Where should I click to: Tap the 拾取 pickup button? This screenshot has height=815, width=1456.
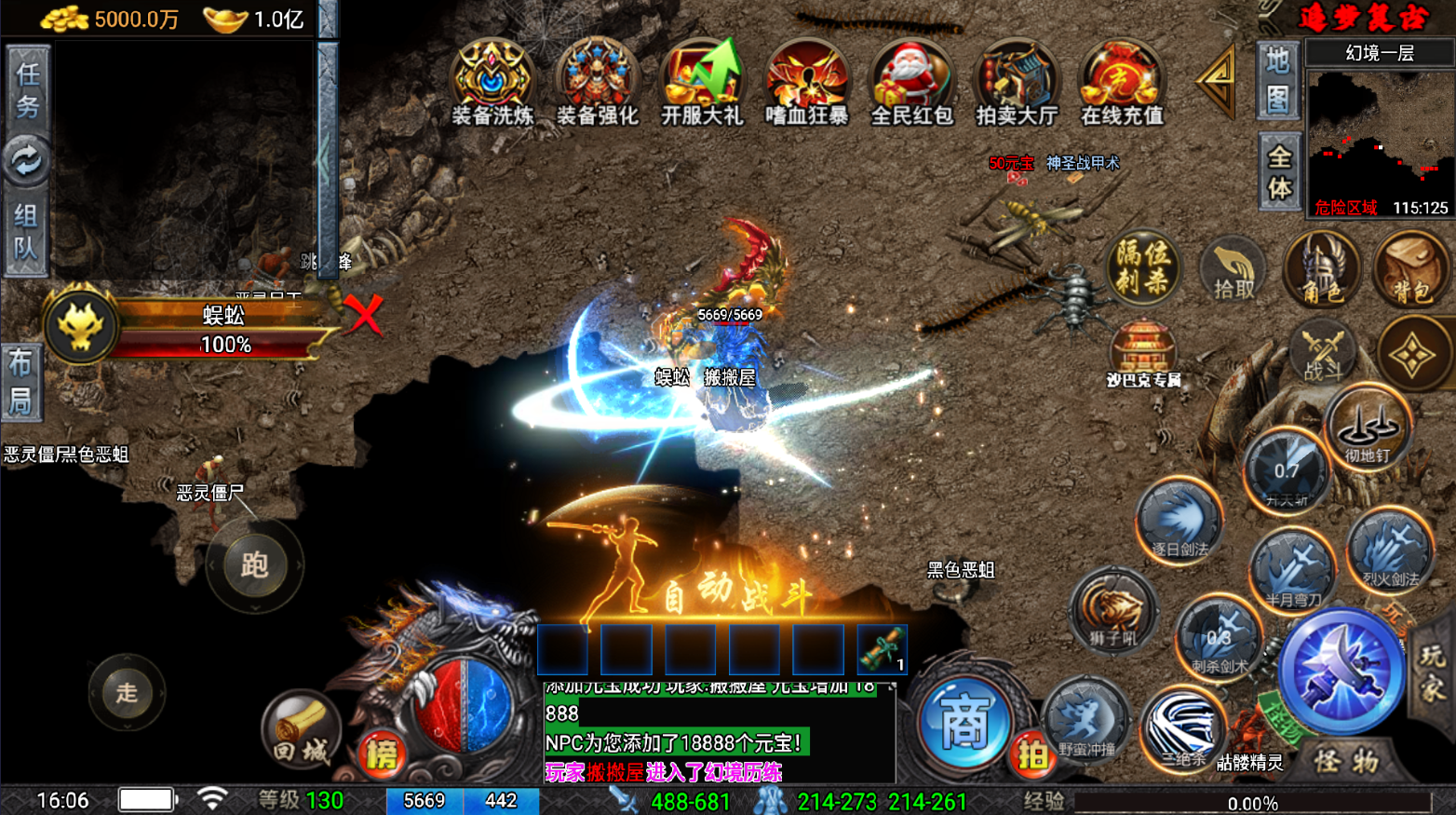click(1234, 270)
